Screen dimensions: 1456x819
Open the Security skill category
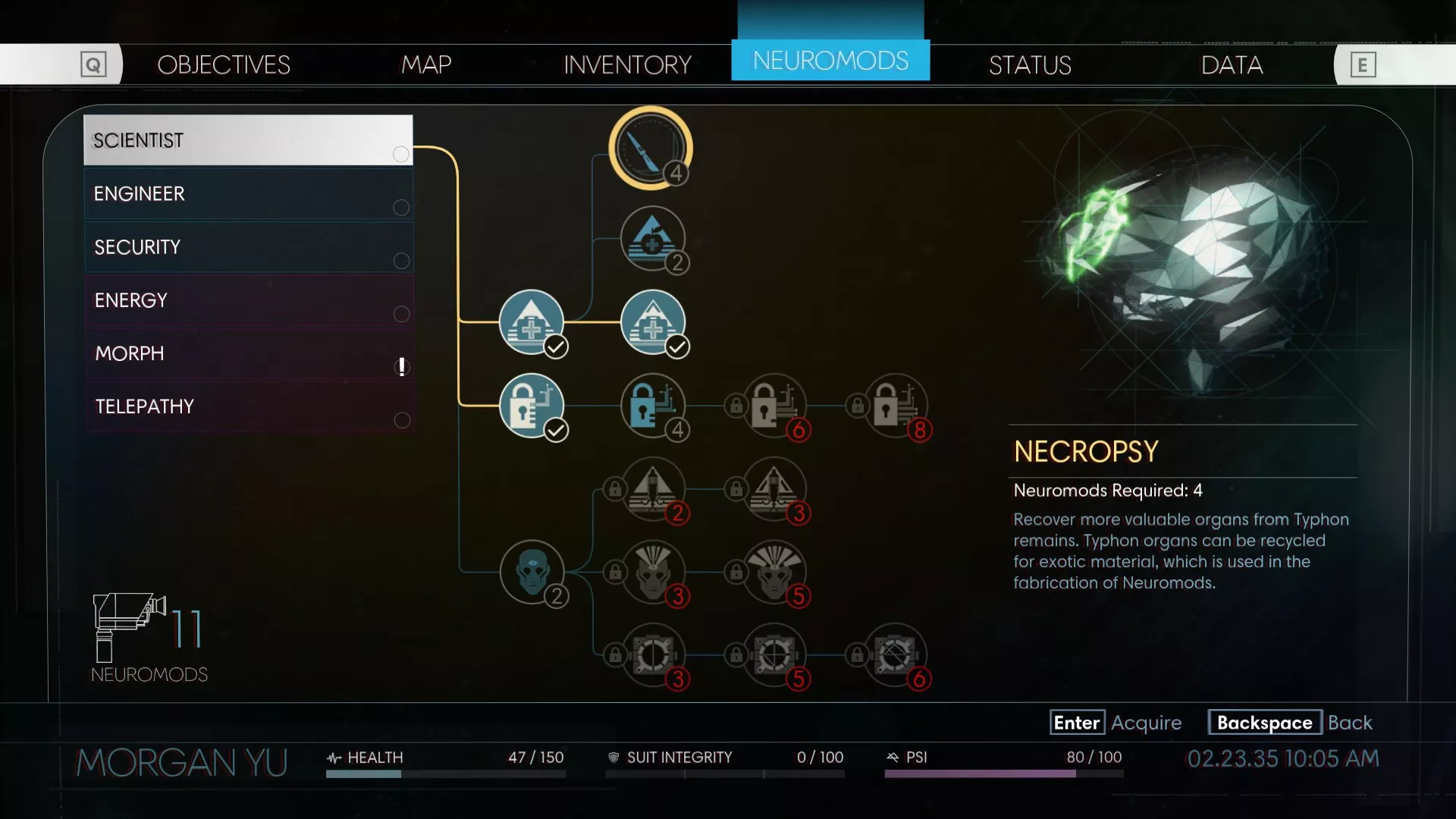pos(248,247)
